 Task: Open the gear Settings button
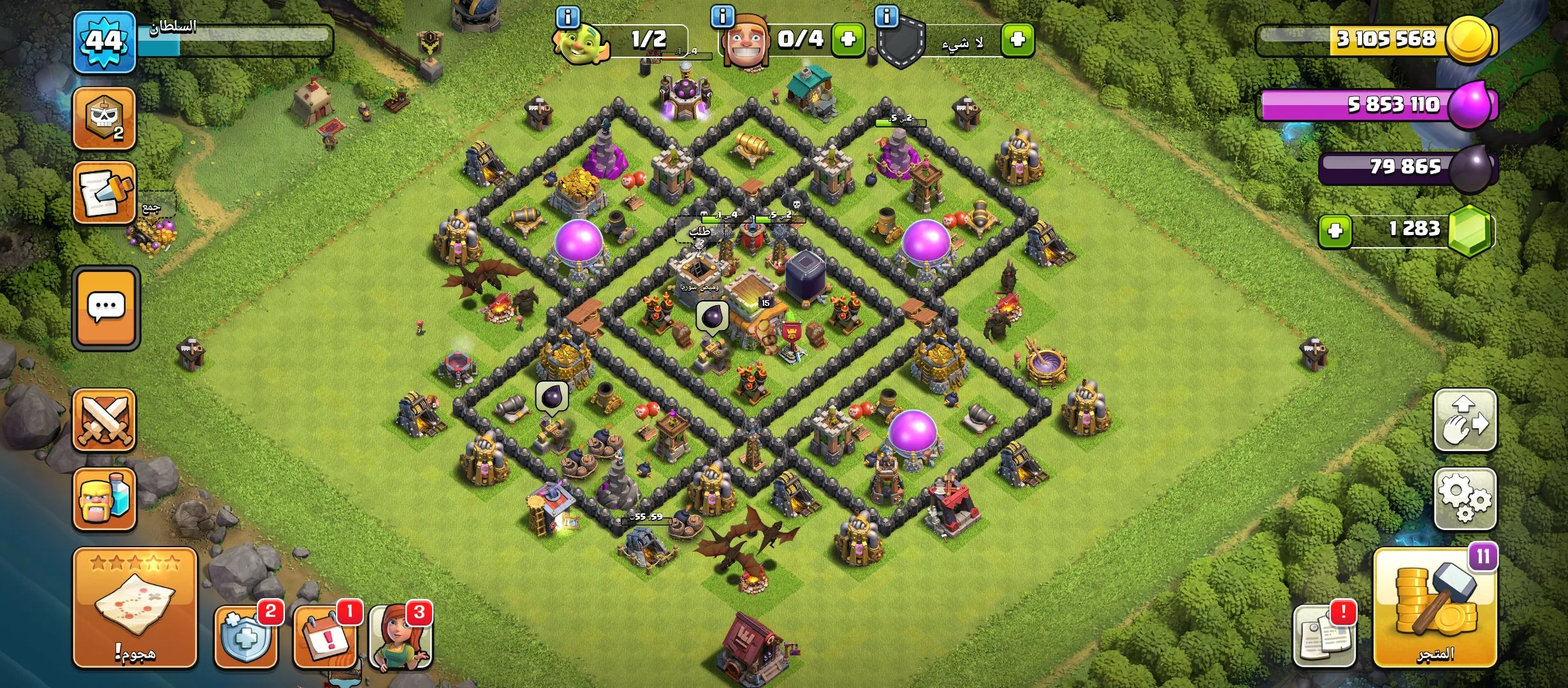[1465, 499]
